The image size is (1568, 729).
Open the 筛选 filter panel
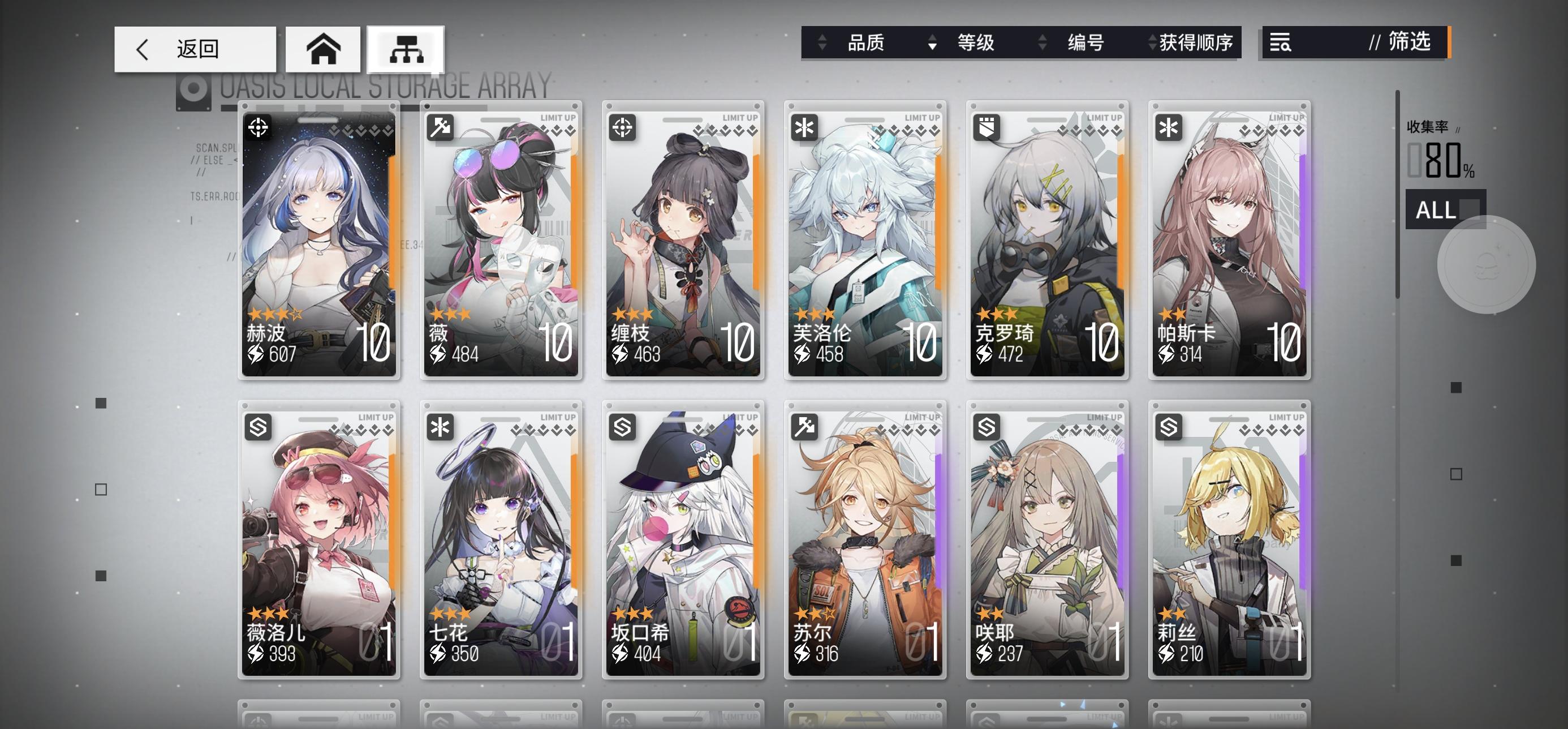(1408, 43)
